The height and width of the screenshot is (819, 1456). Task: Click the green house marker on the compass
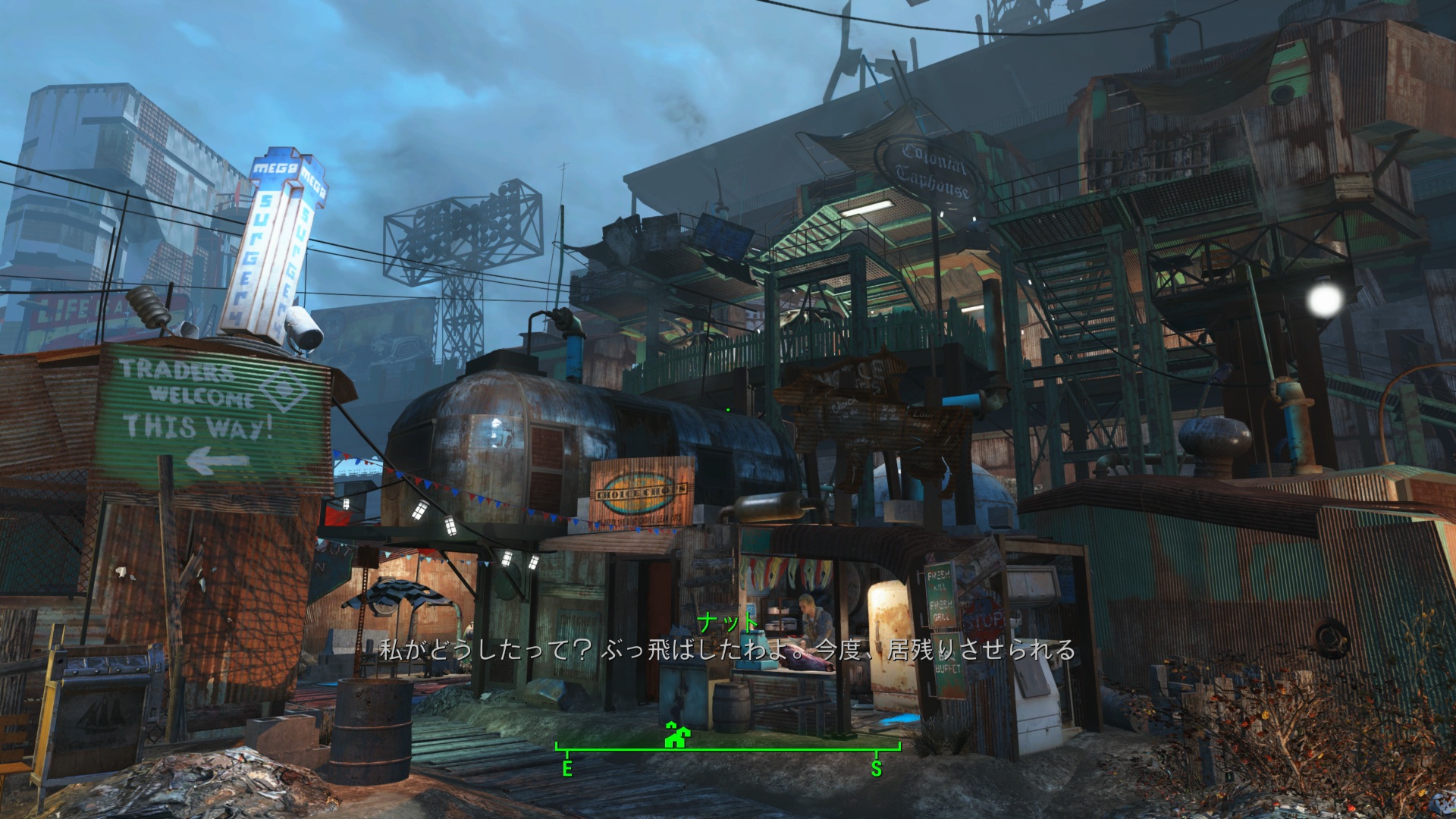click(673, 735)
